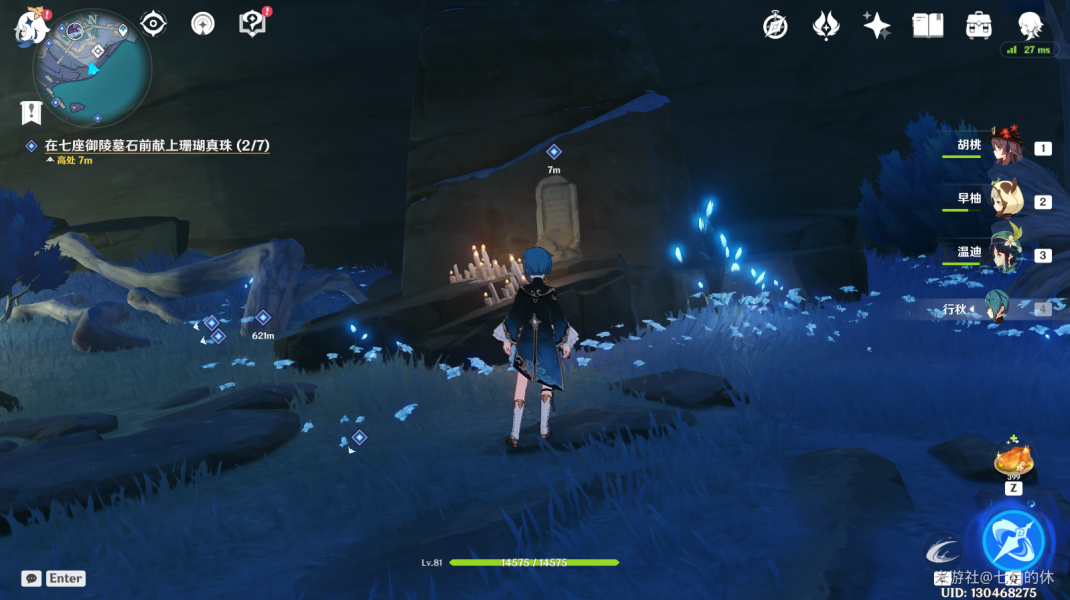Toggle elemental sight eye icon
1070x600 pixels.
coord(153,24)
